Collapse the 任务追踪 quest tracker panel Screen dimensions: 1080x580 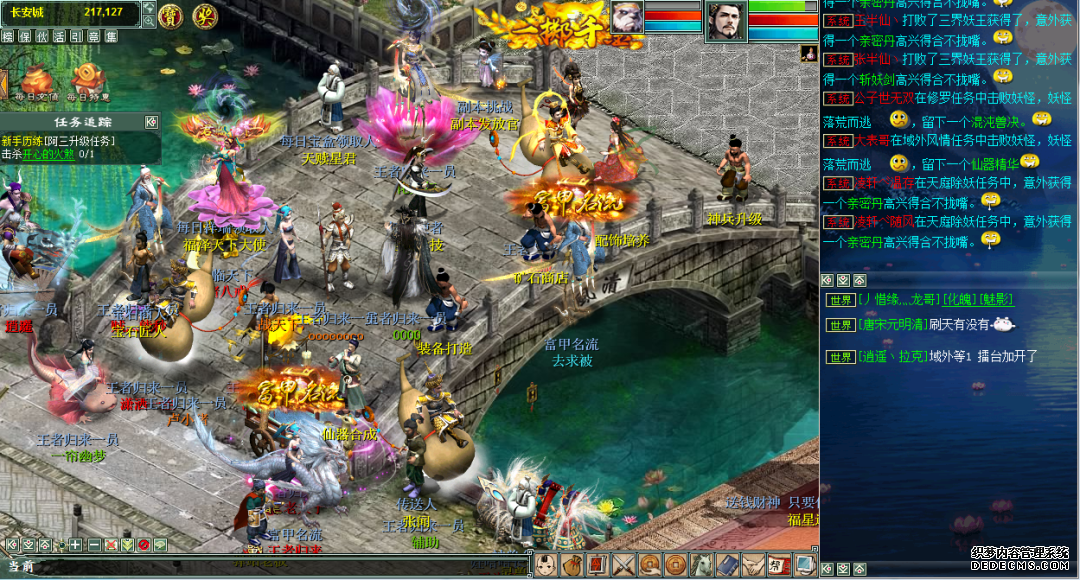(151, 122)
